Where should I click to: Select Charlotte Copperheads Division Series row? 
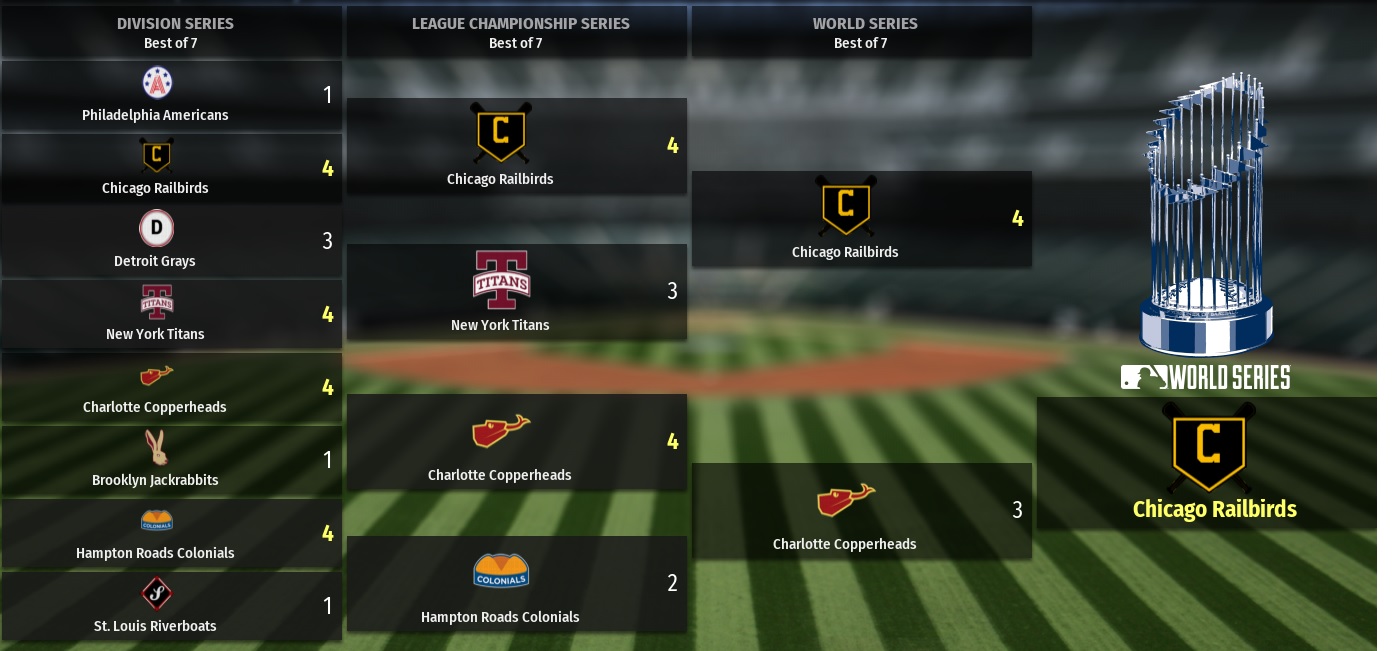171,388
